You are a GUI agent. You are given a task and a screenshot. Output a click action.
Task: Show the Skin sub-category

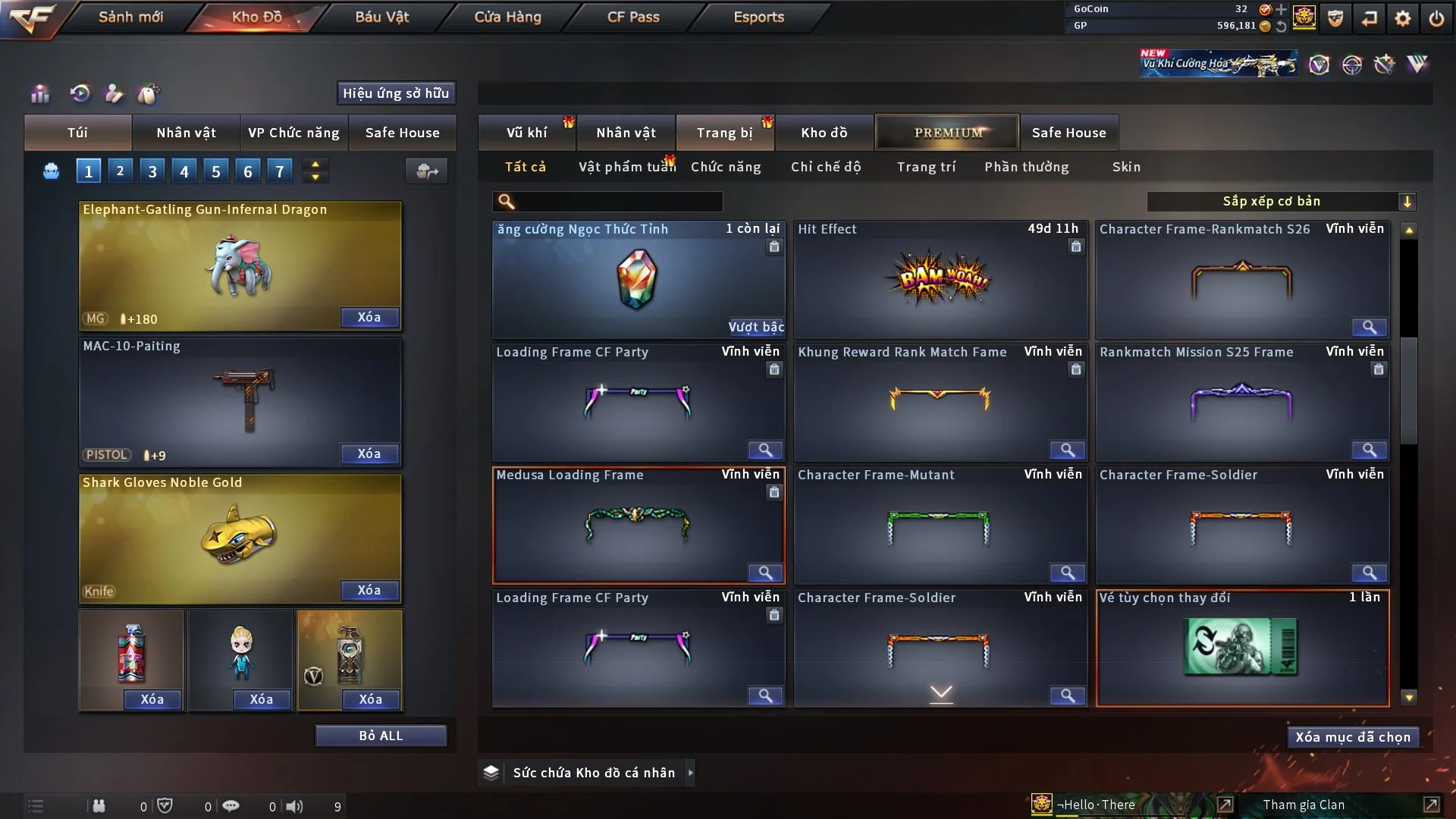pyautogui.click(x=1126, y=167)
